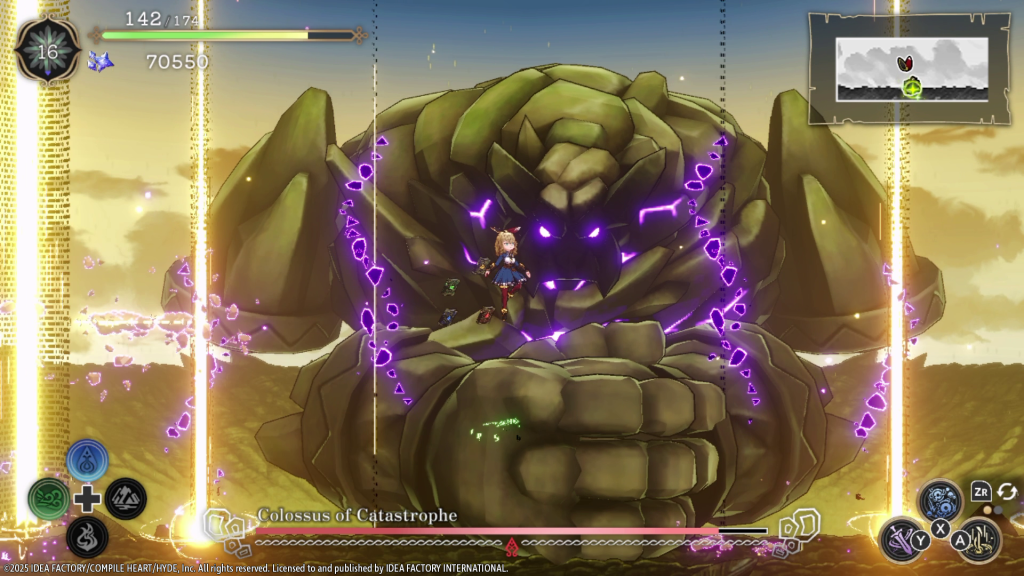Use the purple sword skill icon
The image size is (1024, 576).
901,539
